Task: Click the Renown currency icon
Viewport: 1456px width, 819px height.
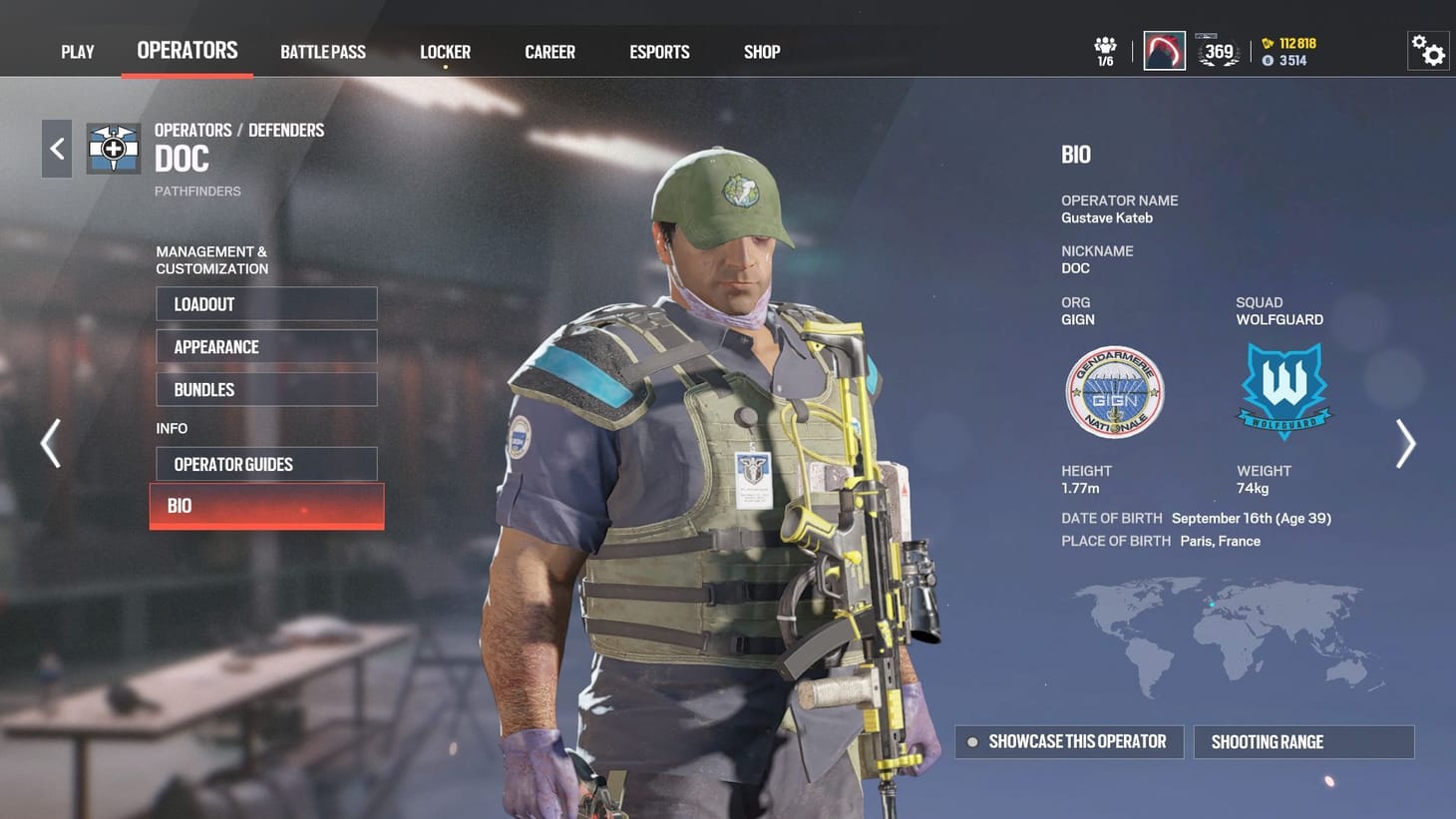Action: [x=1267, y=44]
